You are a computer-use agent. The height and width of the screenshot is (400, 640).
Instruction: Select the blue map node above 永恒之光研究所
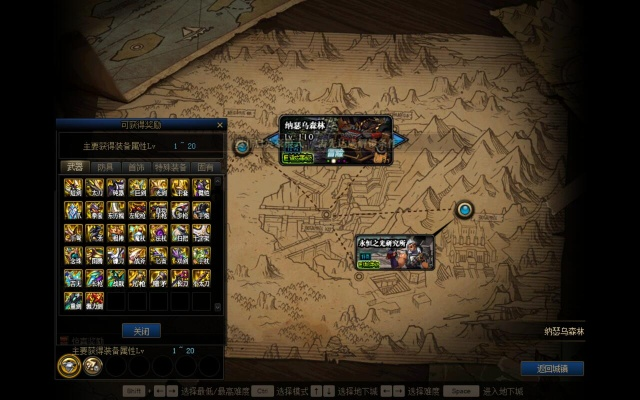(x=465, y=210)
